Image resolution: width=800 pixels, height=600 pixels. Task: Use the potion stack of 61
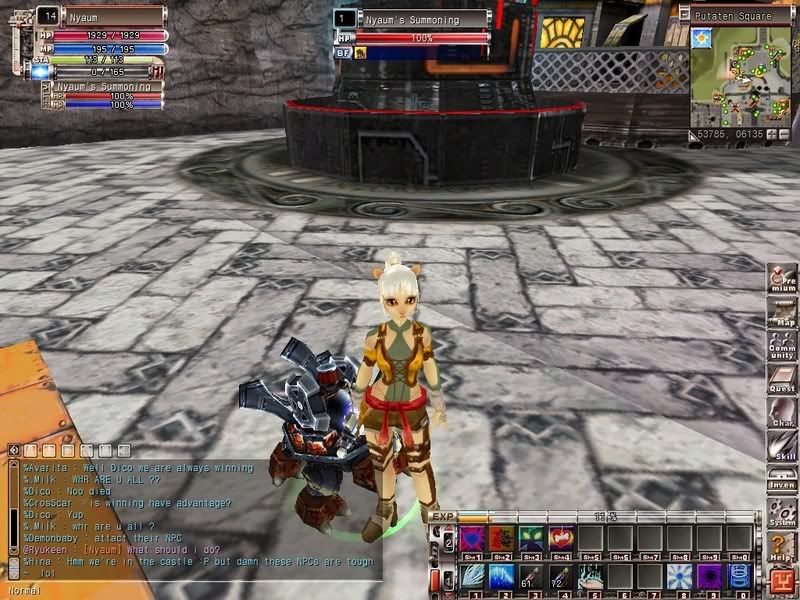[x=531, y=577]
